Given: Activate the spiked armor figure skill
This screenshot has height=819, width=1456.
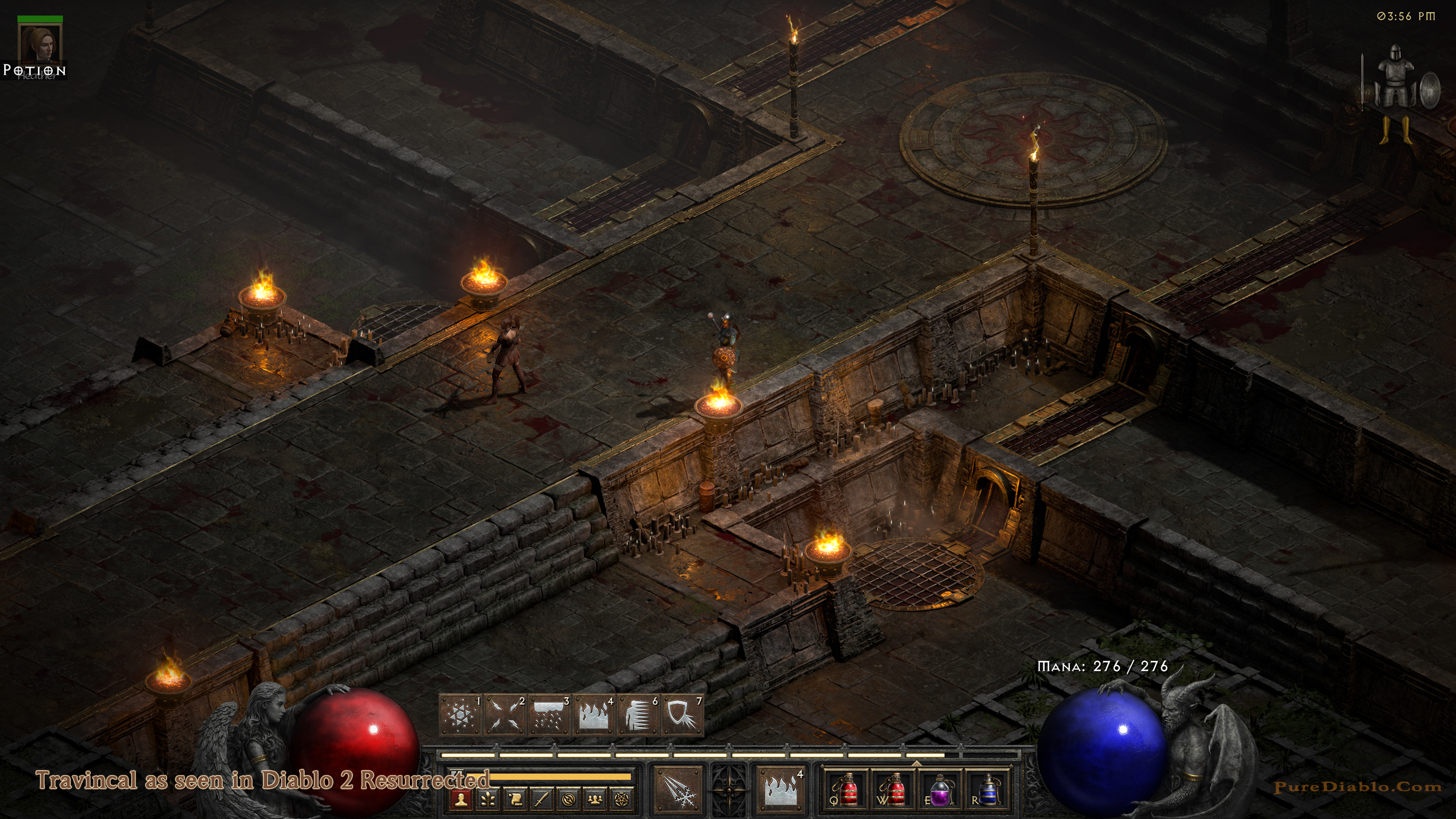Looking at the screenshot, I should (638, 715).
